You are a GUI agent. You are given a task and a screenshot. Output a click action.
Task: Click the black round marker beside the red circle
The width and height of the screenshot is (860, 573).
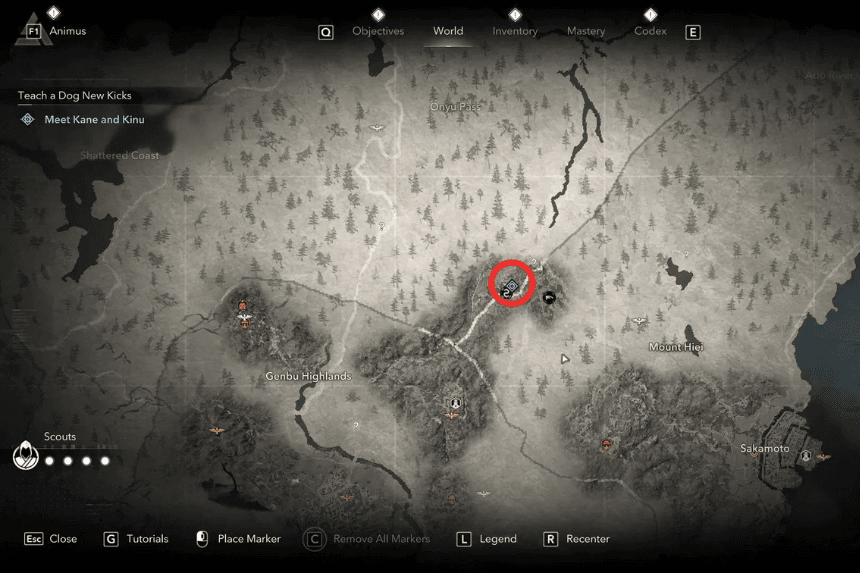click(548, 296)
